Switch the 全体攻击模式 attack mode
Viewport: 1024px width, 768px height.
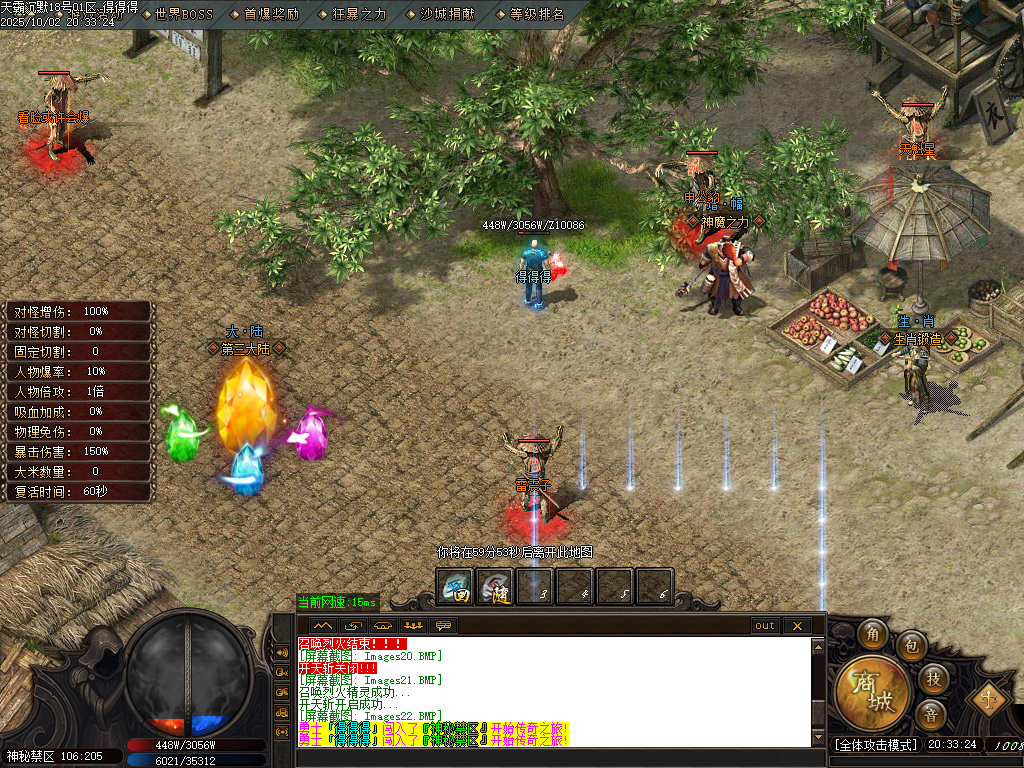pyautogui.click(x=876, y=745)
